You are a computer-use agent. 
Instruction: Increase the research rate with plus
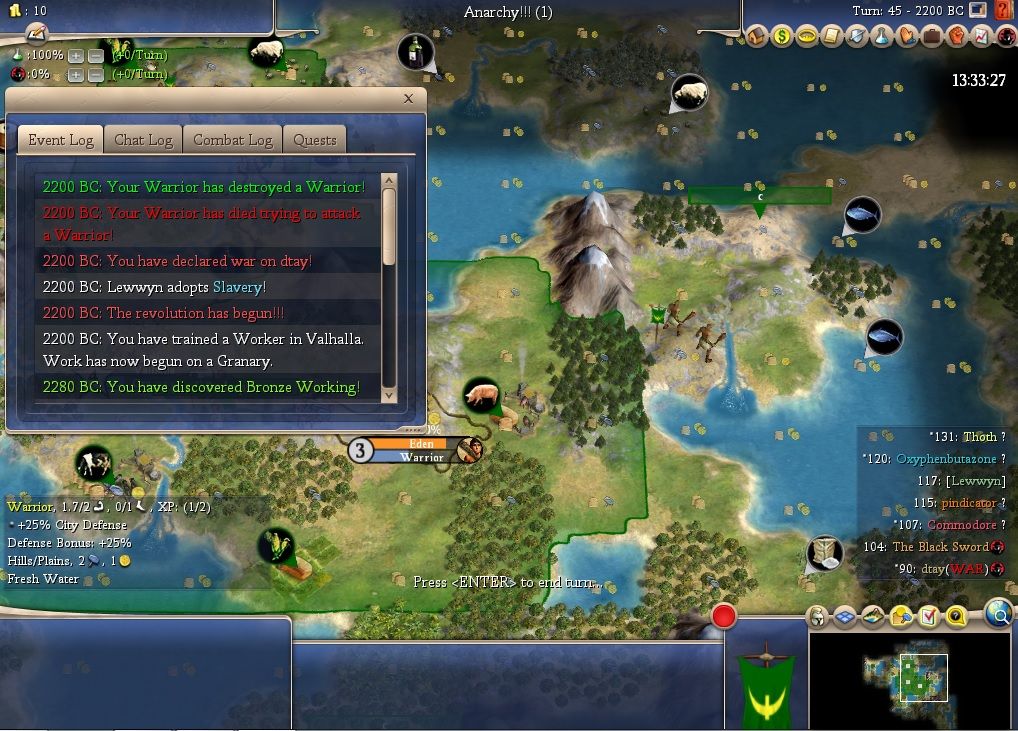coord(77,54)
